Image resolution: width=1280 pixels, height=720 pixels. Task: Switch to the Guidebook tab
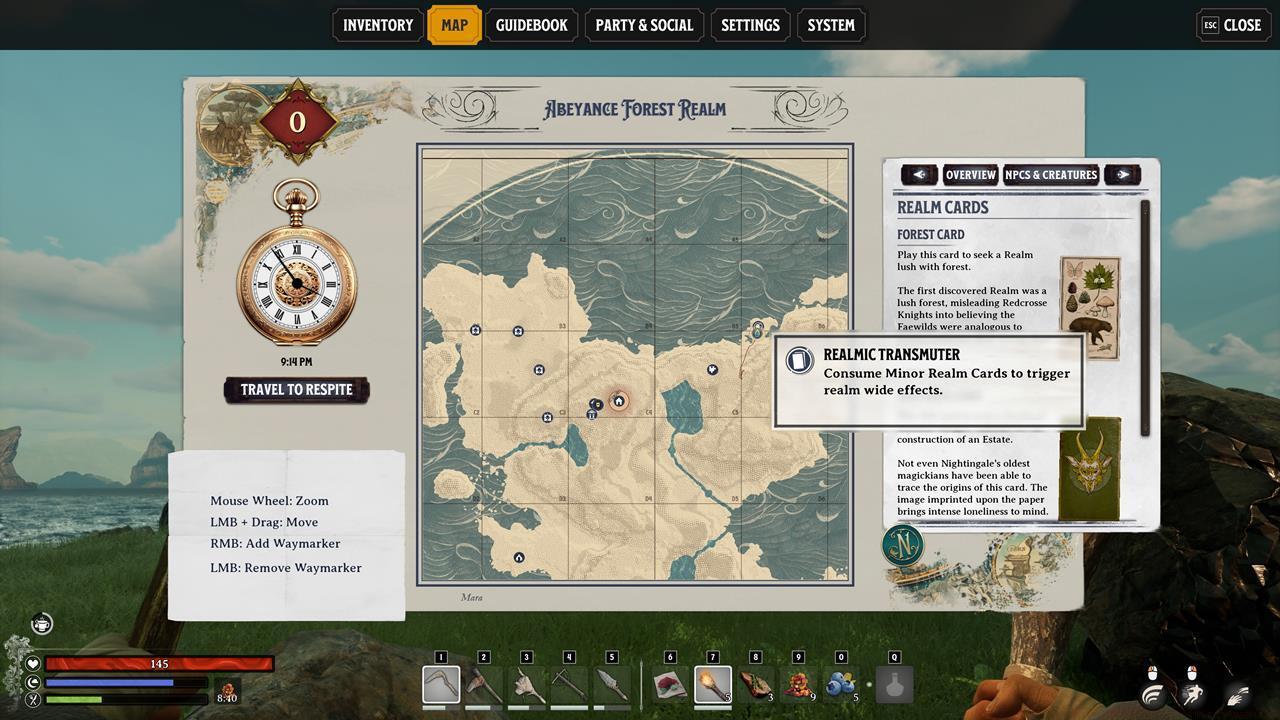[x=531, y=25]
